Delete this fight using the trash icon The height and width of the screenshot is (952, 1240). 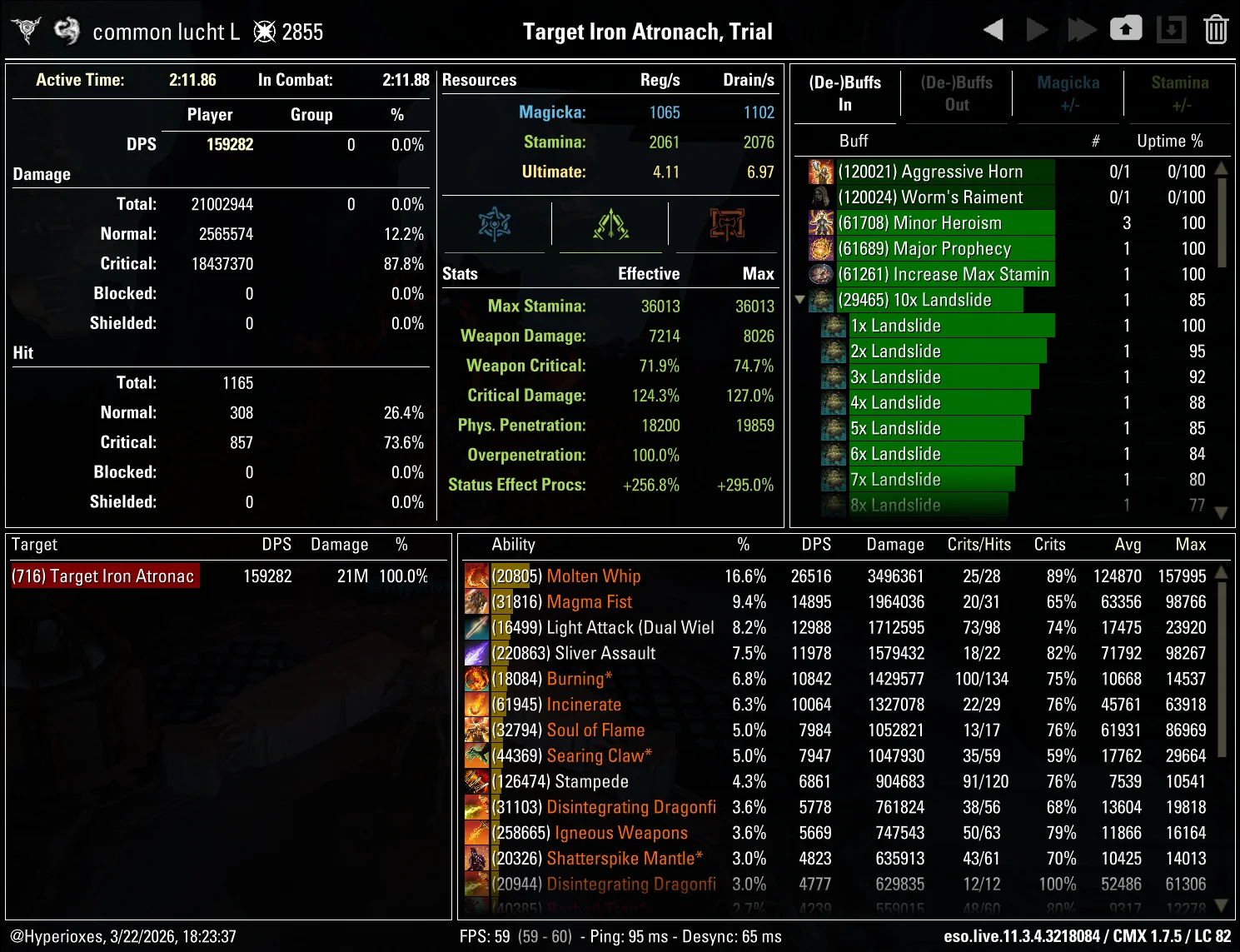click(1215, 28)
